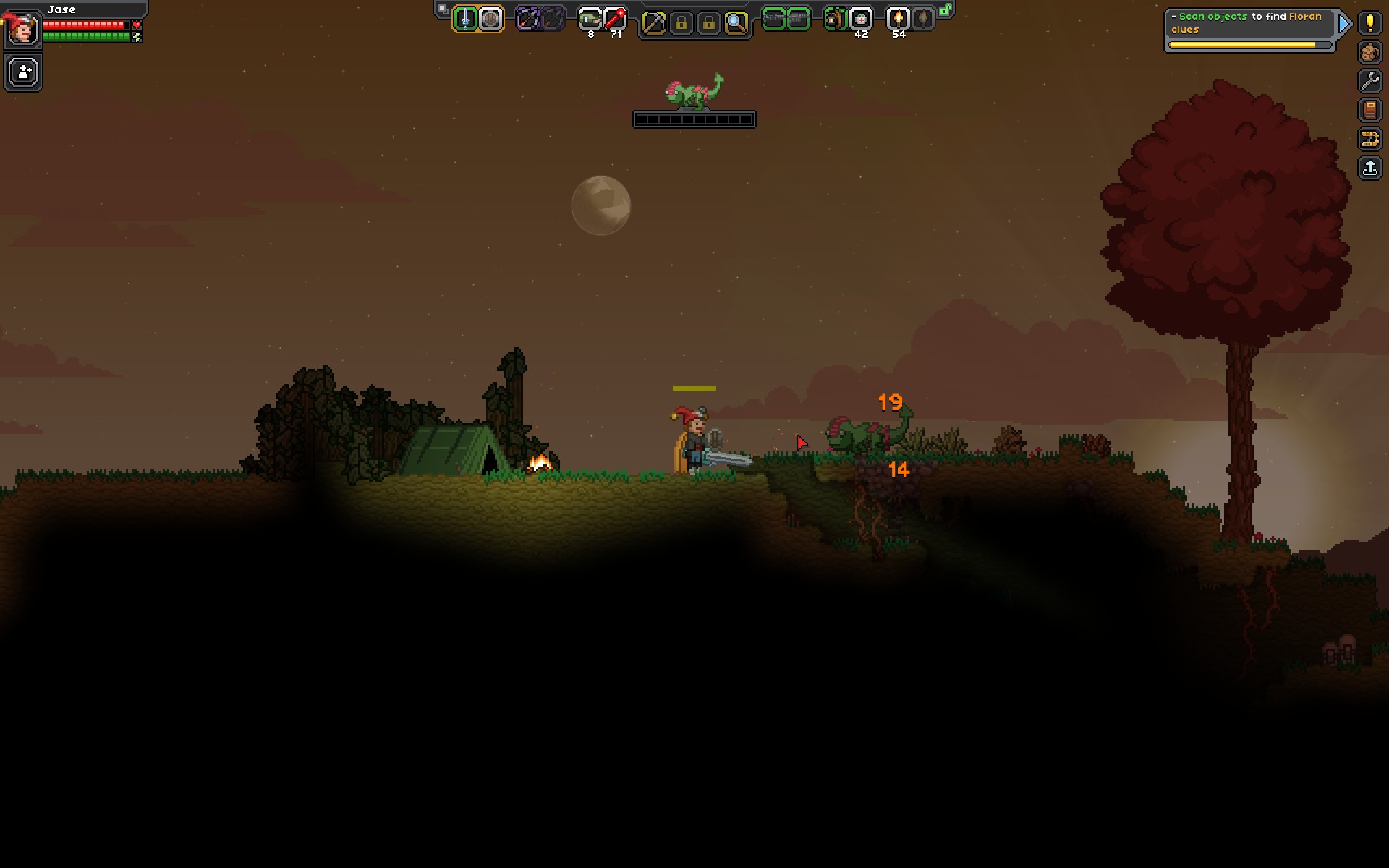Click Jase's character portrait
Image resolution: width=1389 pixels, height=868 pixels.
[x=22, y=29]
